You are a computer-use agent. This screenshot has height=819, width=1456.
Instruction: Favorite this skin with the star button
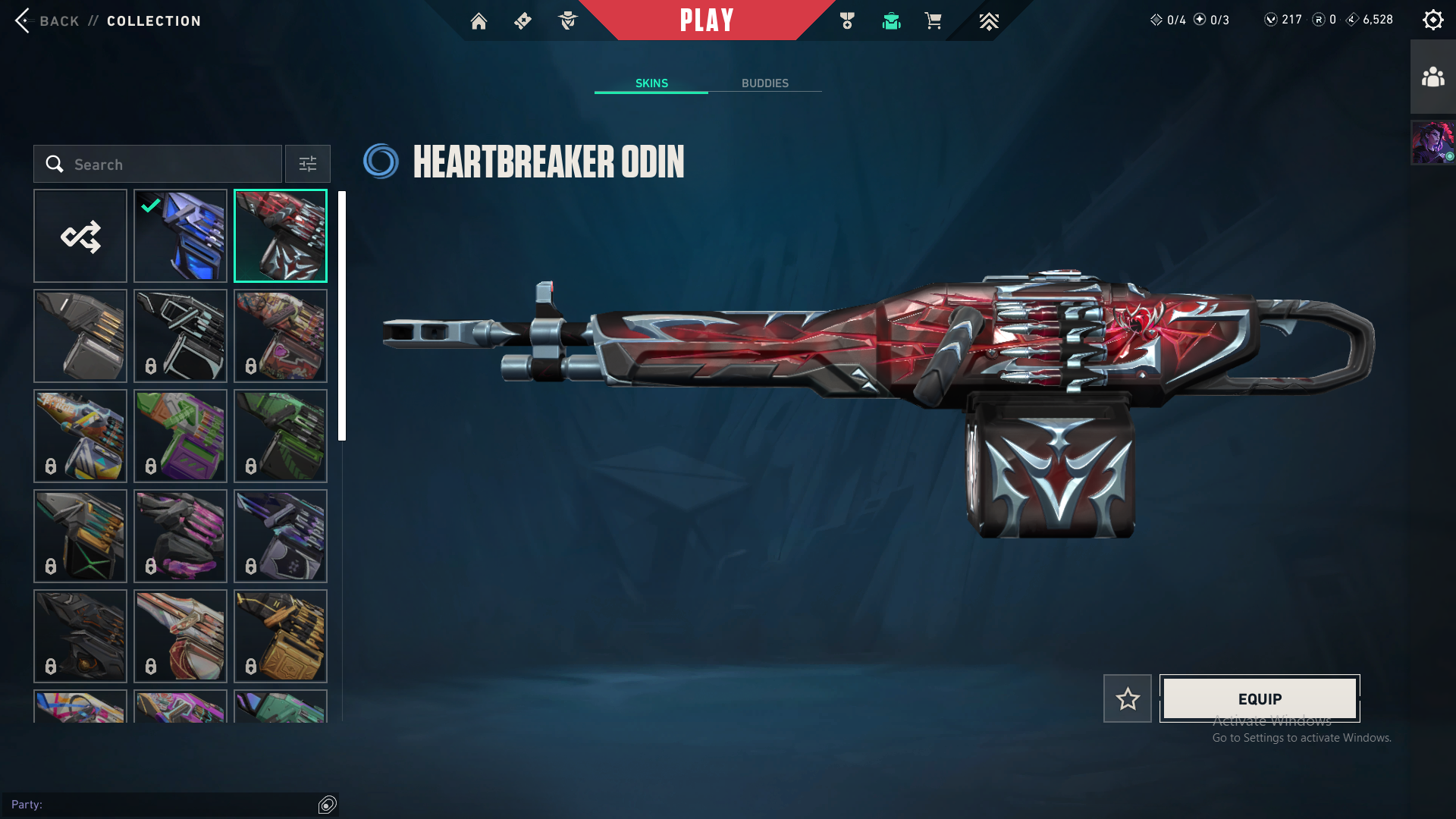(1128, 698)
